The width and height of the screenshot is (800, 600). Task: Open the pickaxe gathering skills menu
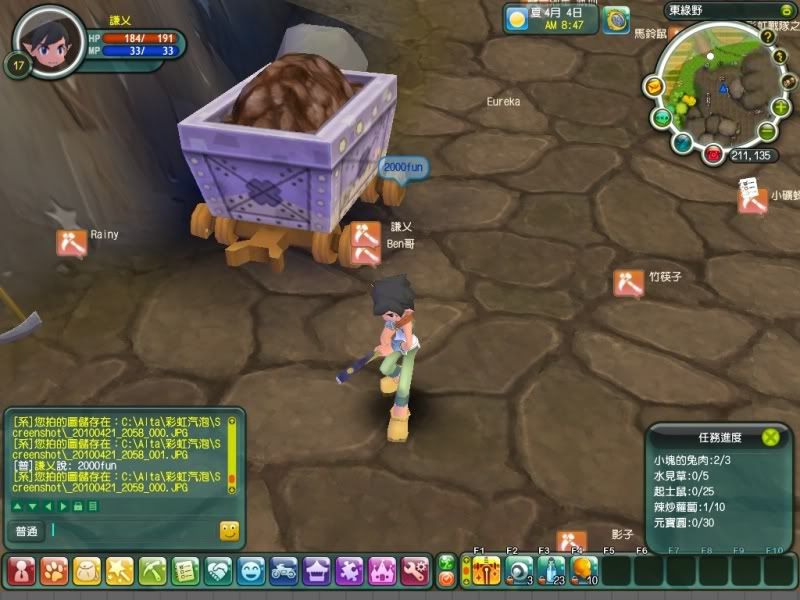(152, 571)
